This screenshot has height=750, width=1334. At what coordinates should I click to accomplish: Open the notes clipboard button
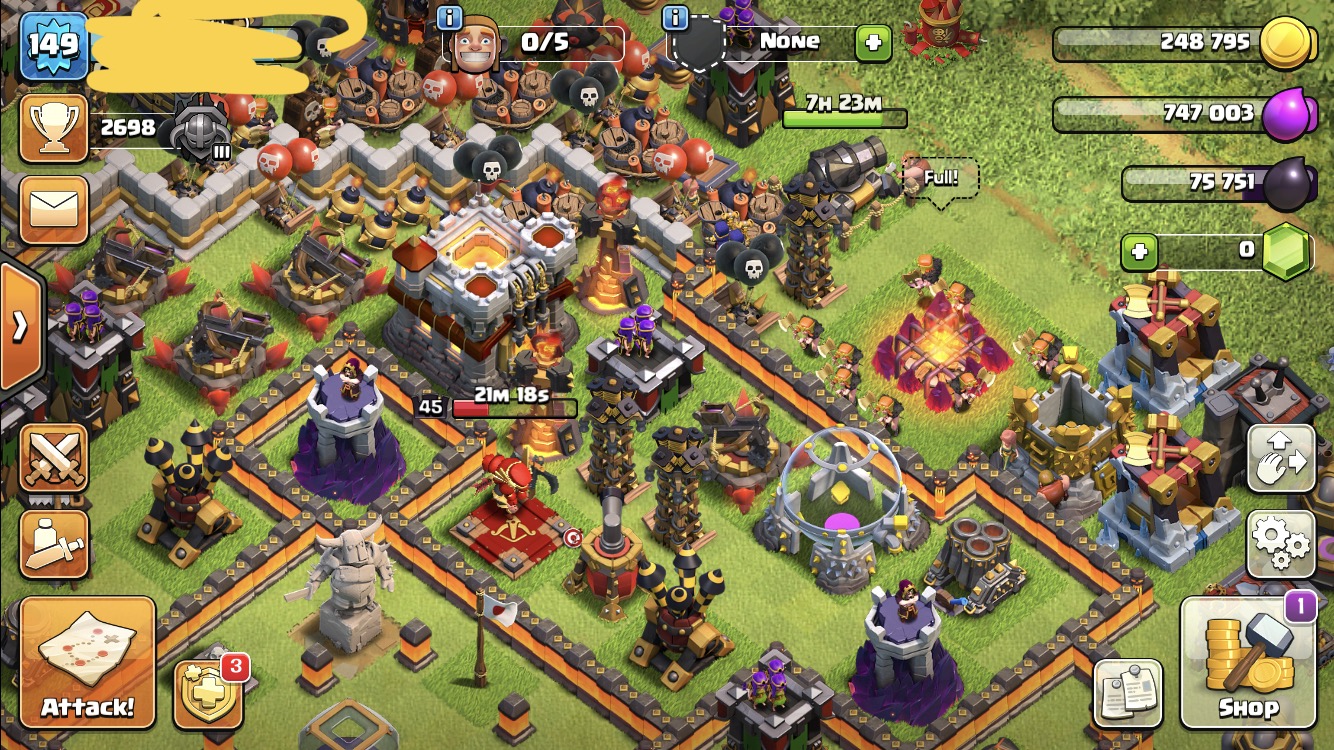1128,694
